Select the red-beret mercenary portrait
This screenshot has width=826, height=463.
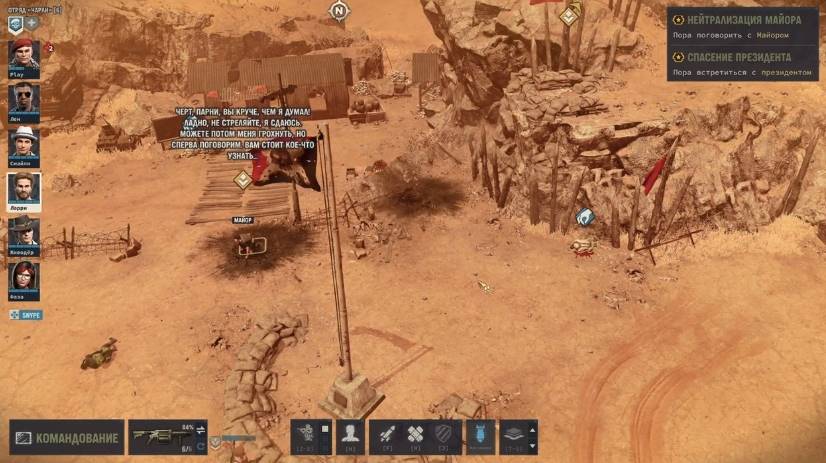[22, 54]
